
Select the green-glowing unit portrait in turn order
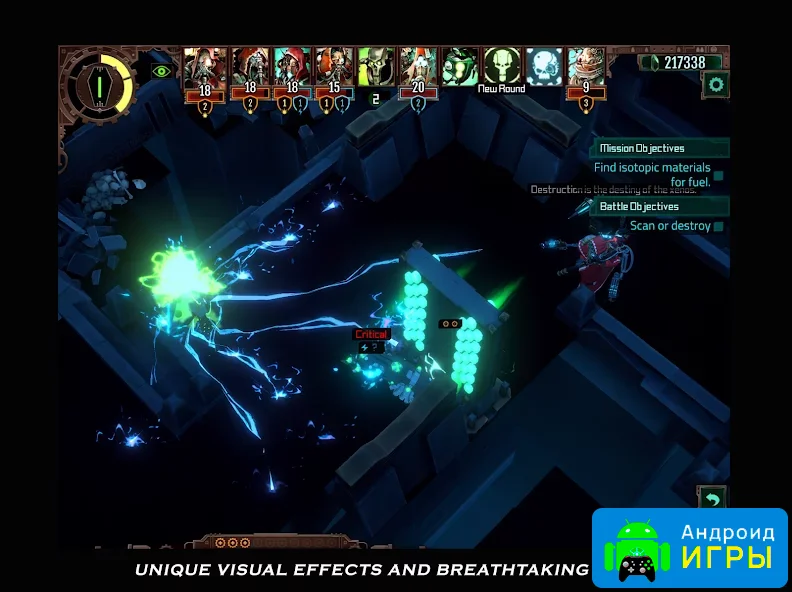pyautogui.click(x=460, y=67)
